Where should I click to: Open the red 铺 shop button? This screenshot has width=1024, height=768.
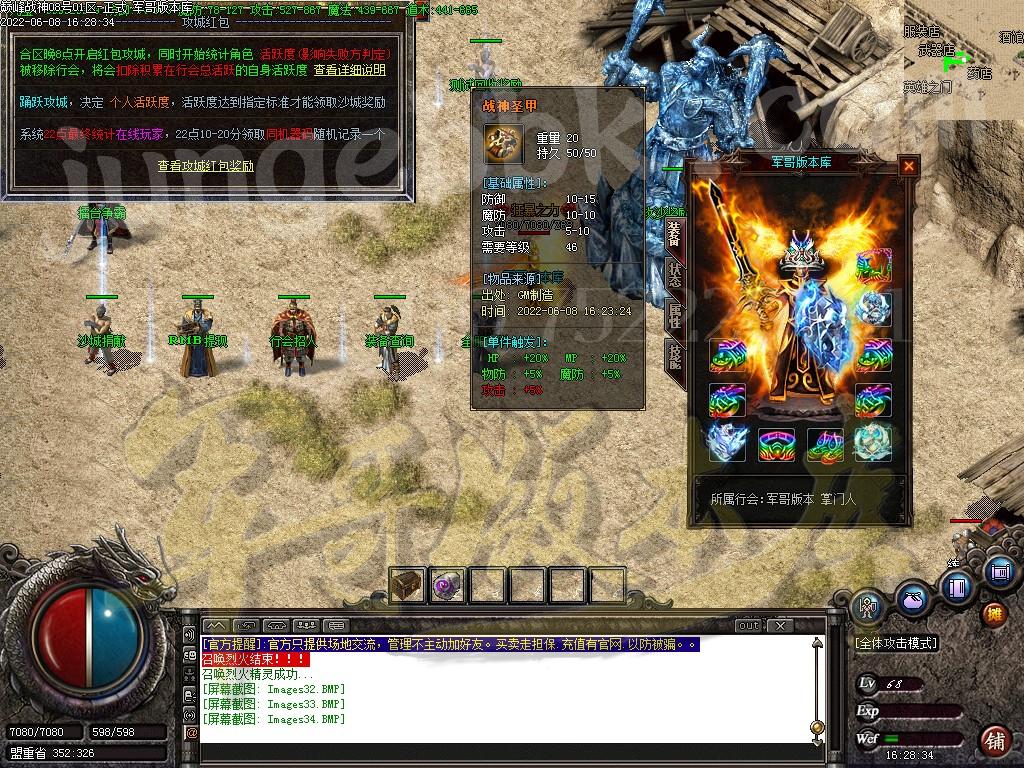[994, 741]
